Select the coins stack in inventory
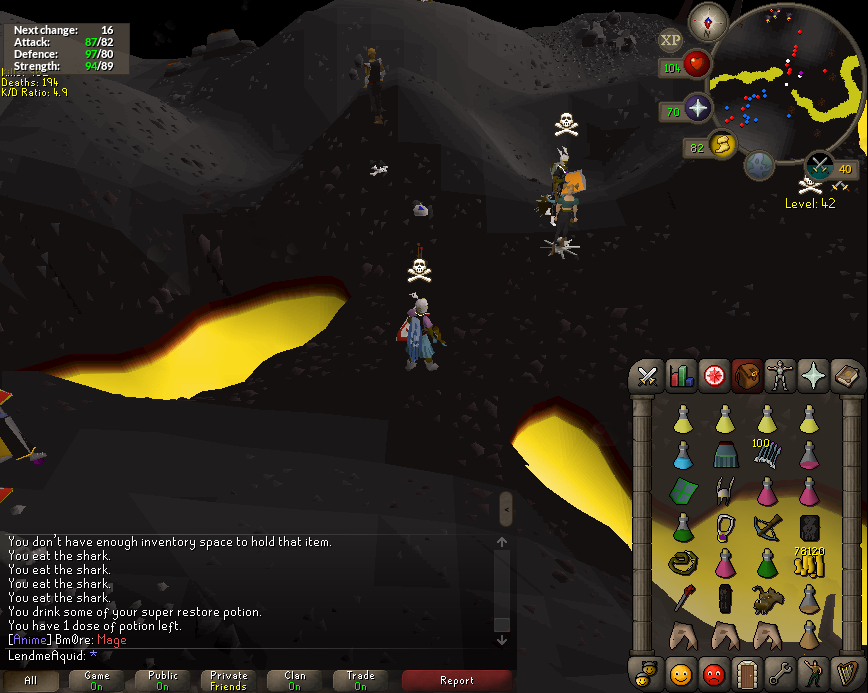Screen dimensions: 868x693 pos(808,563)
